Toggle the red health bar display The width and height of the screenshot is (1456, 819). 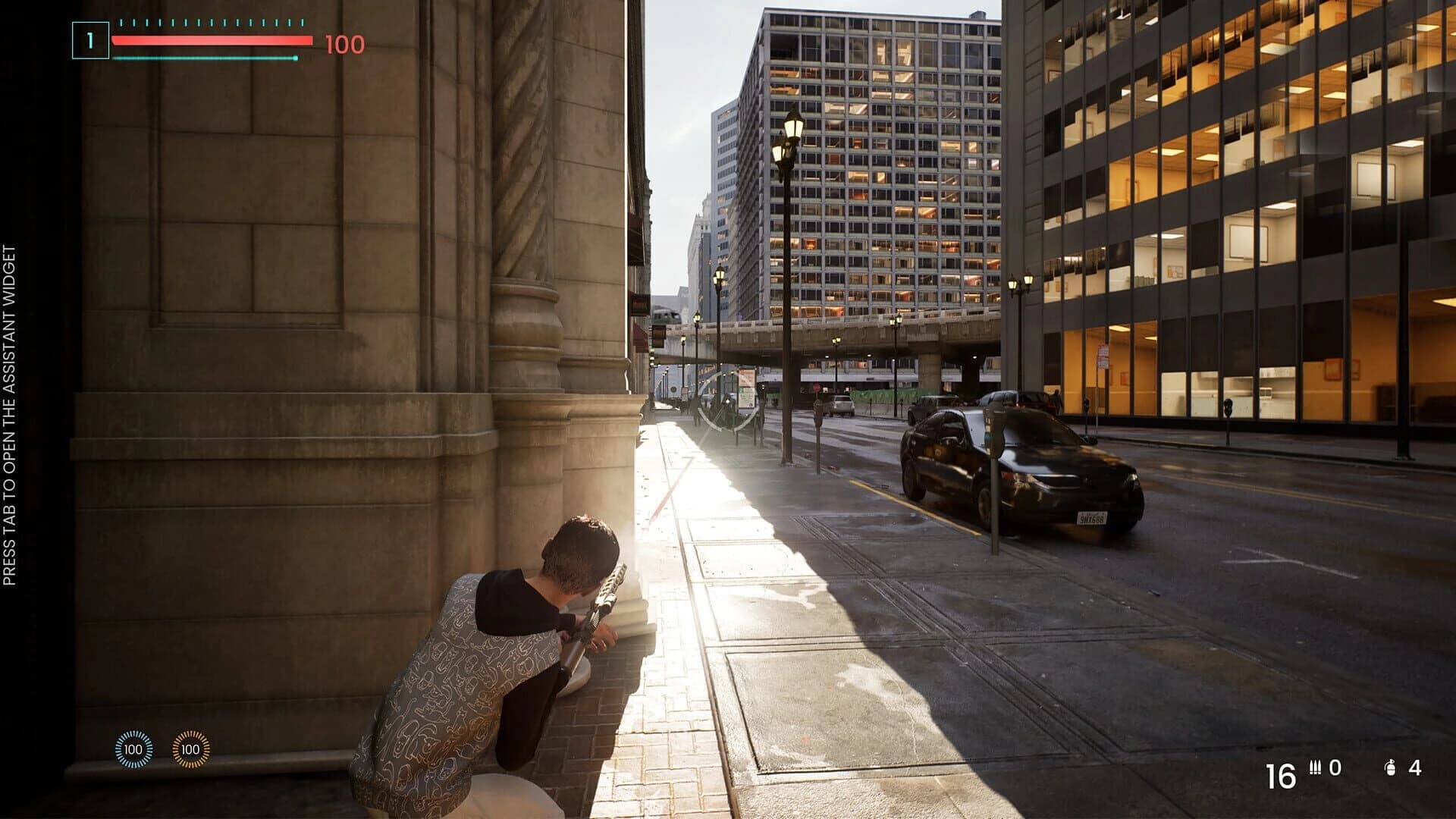click(212, 40)
